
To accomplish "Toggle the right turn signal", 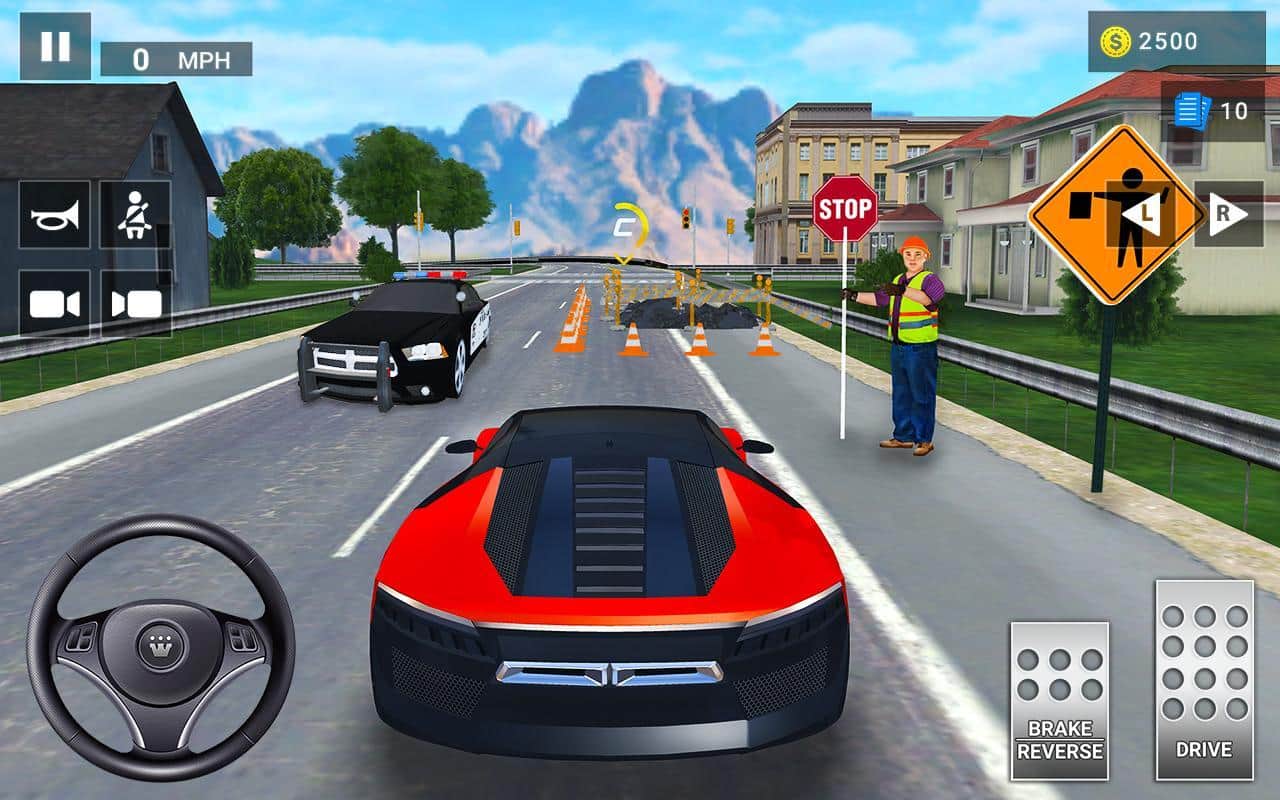I will [1228, 214].
